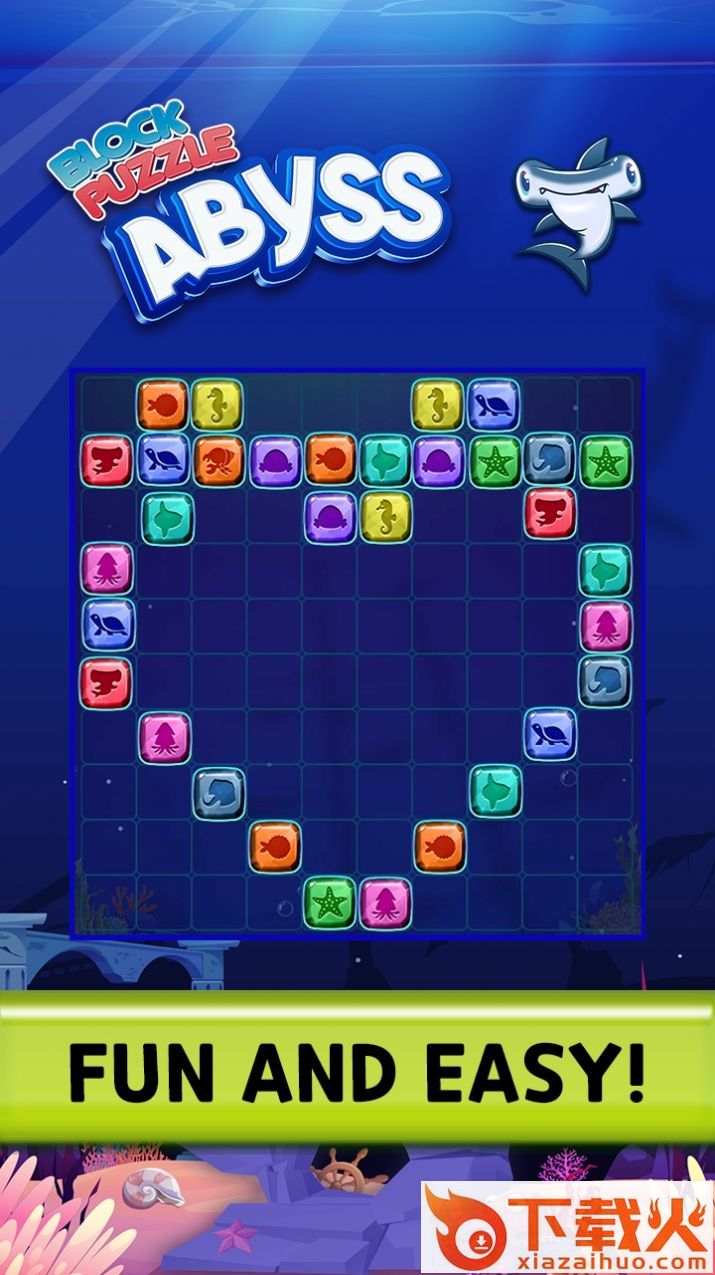Choose the blue turtle between red shark and hermit crab

click(x=163, y=460)
